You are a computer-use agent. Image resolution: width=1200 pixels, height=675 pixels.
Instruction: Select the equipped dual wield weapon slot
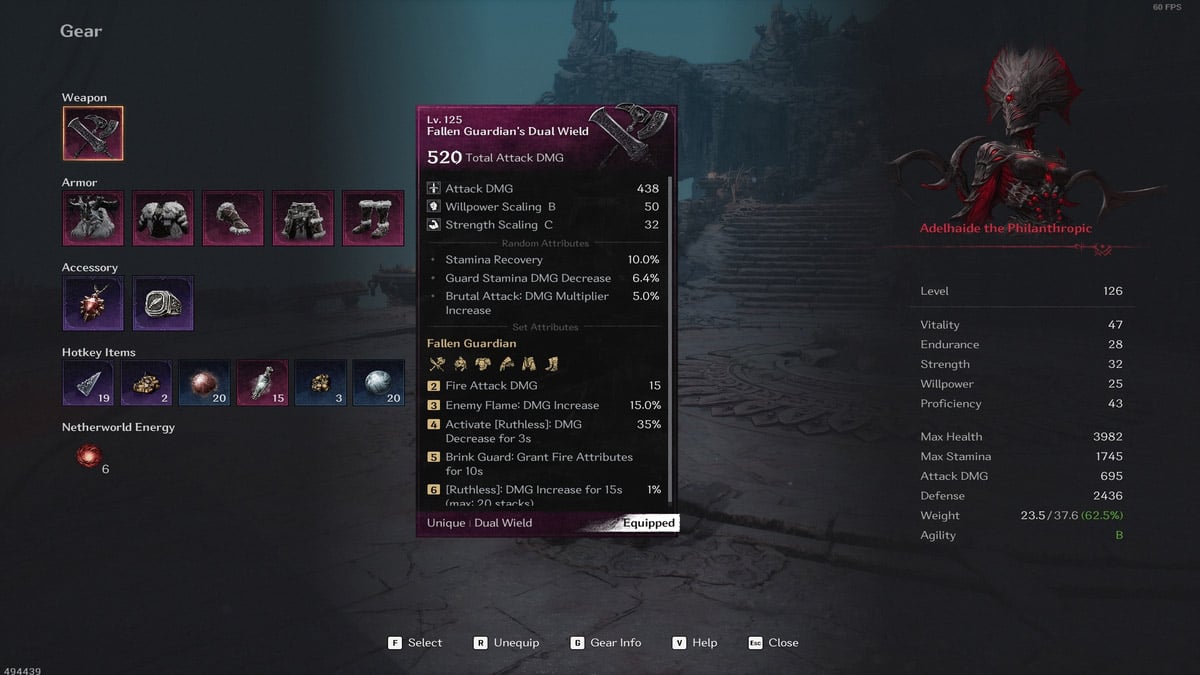coord(93,134)
